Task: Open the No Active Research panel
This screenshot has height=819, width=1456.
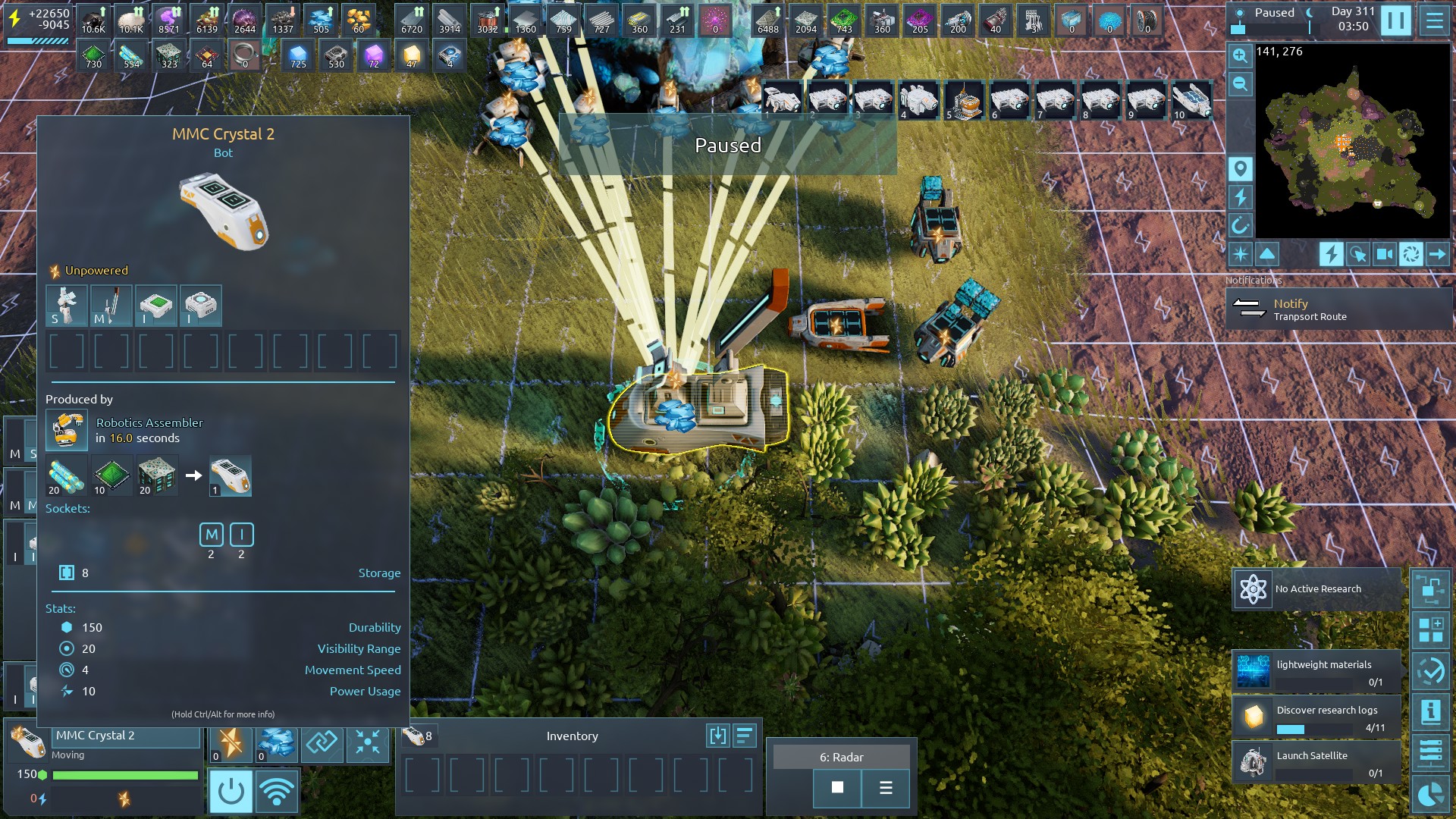Action: (1316, 589)
